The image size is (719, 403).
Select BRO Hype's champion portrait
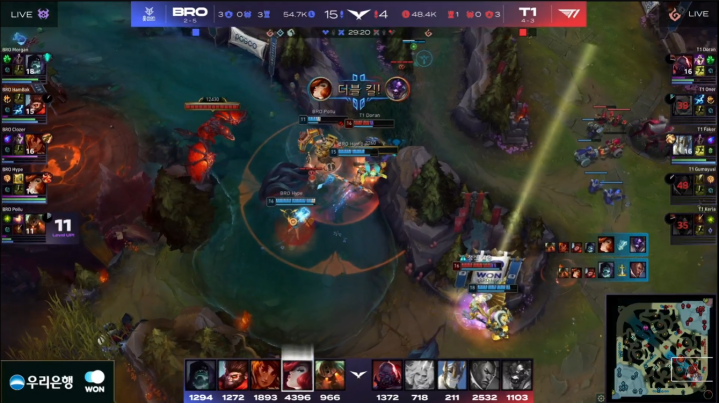point(35,186)
